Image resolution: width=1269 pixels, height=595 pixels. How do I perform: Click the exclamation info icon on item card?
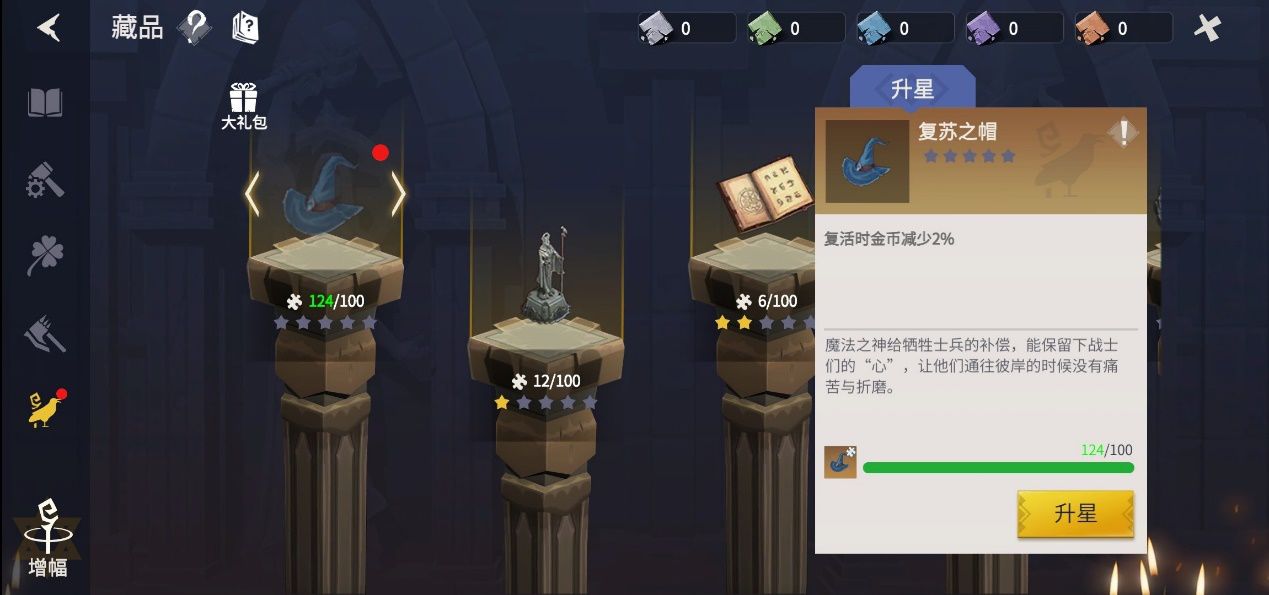click(1123, 132)
